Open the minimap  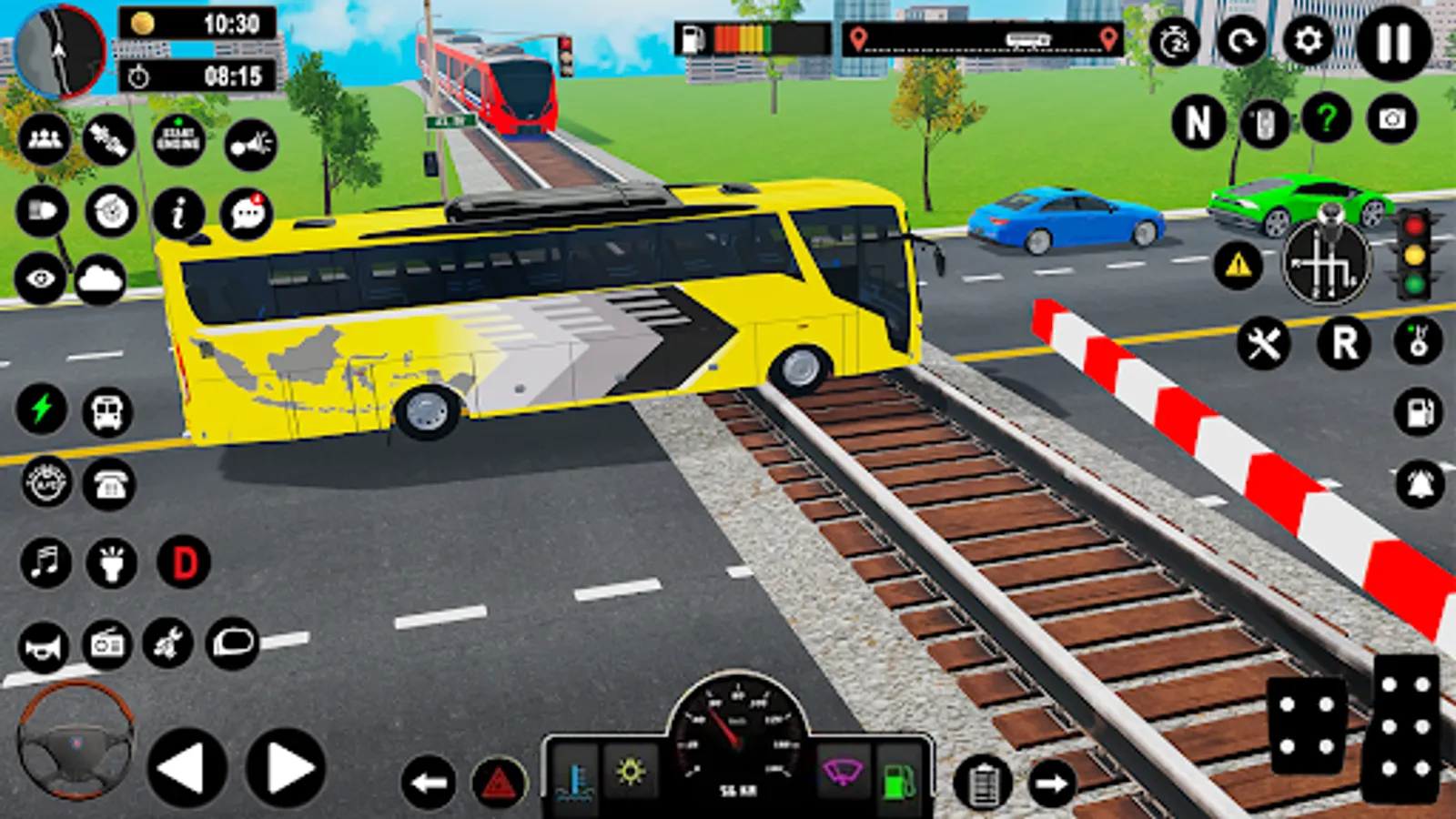click(59, 51)
